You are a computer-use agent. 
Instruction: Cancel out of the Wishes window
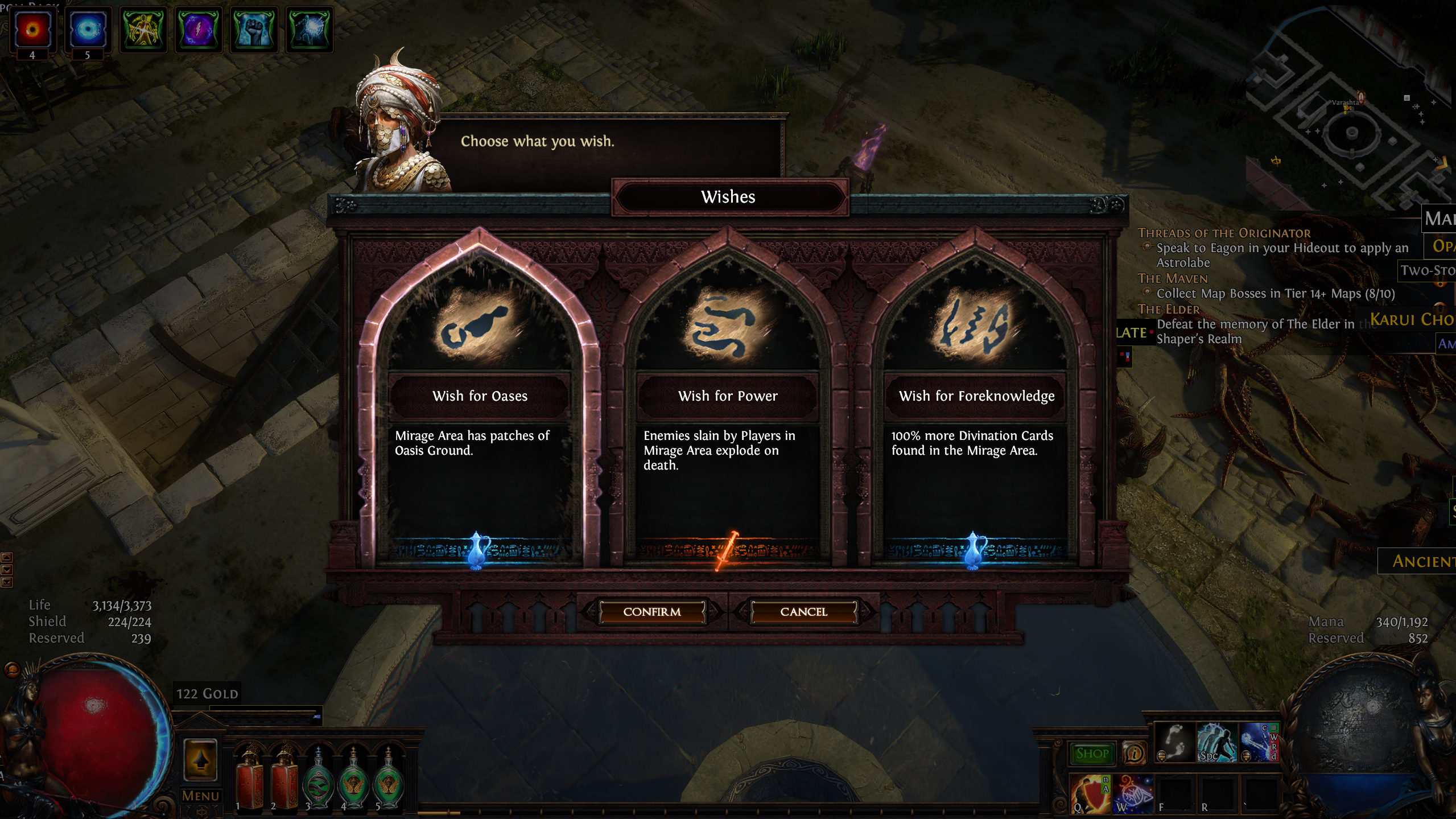[803, 611]
